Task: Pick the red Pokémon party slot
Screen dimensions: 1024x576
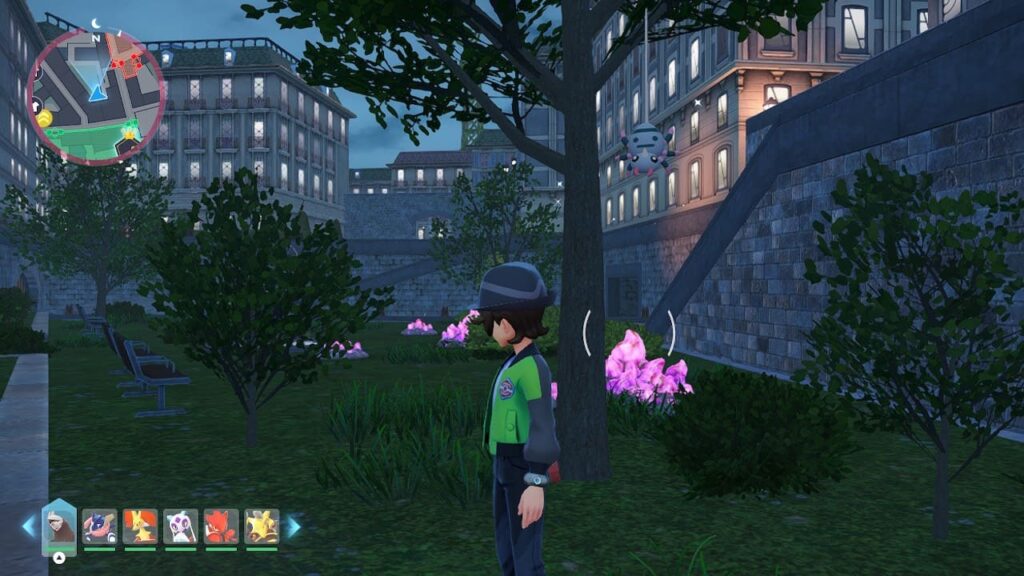Action: [221, 526]
